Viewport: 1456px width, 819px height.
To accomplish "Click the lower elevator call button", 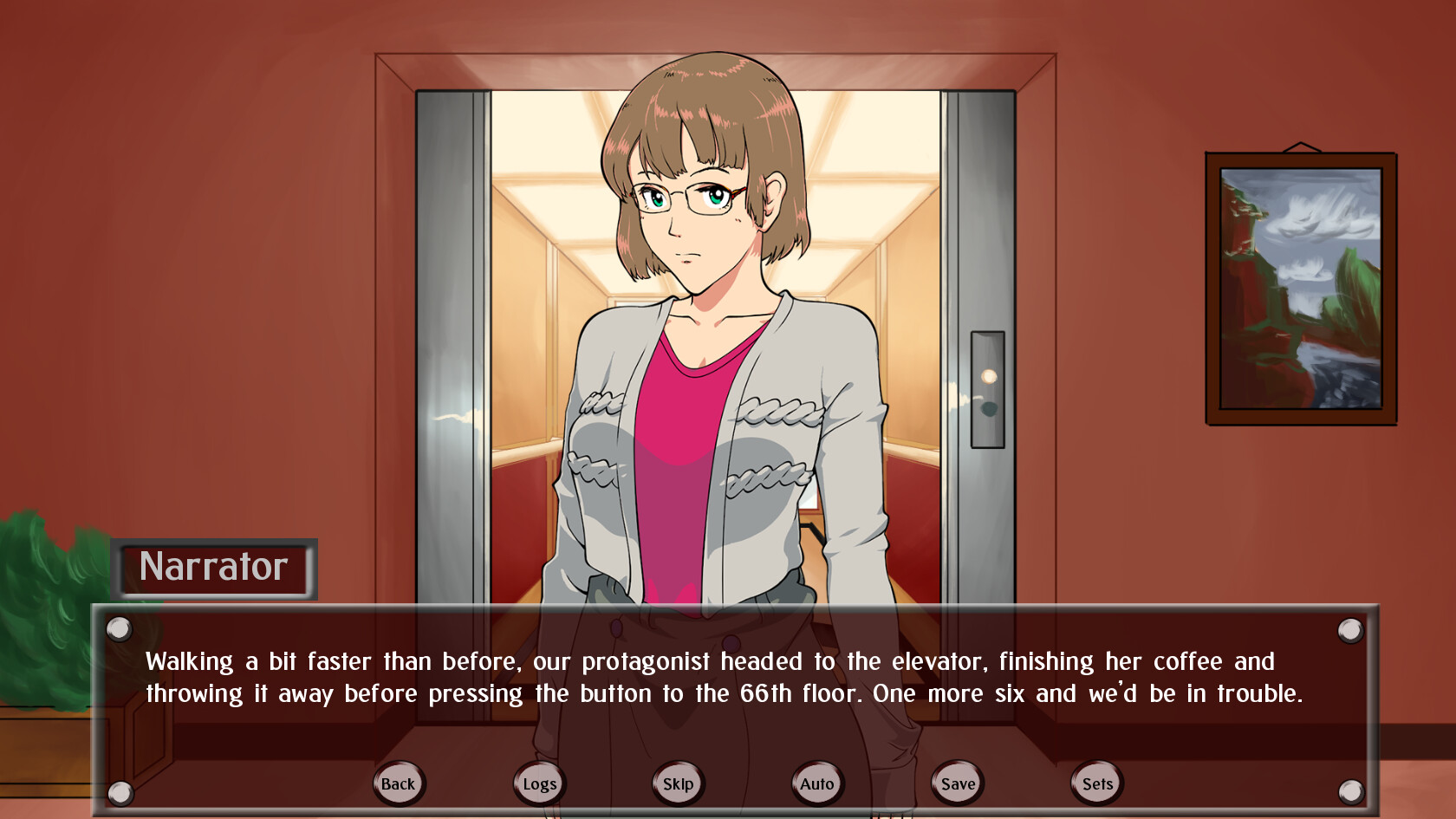I will click(x=989, y=407).
